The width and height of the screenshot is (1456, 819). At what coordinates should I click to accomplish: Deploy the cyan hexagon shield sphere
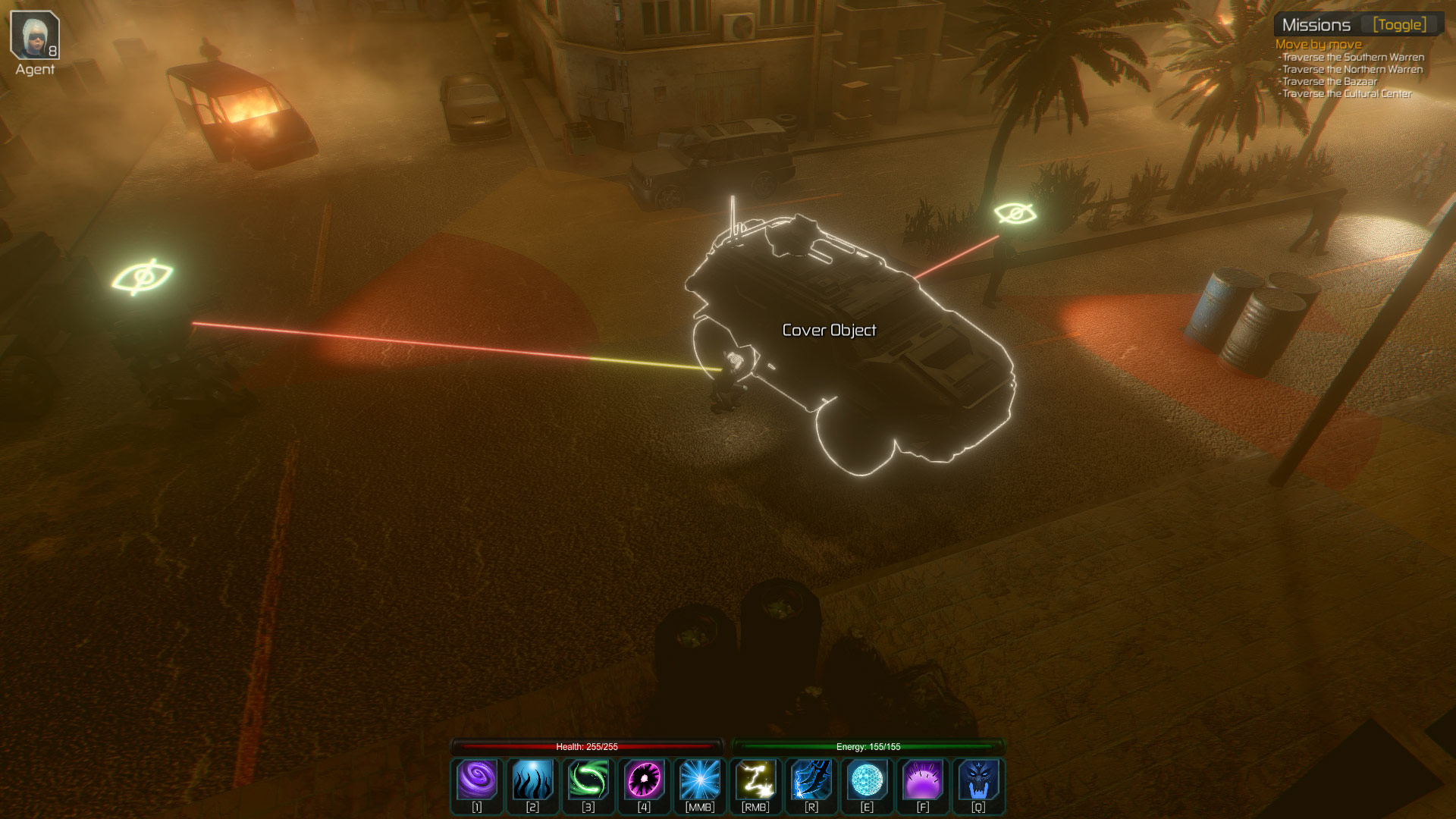coord(867,780)
